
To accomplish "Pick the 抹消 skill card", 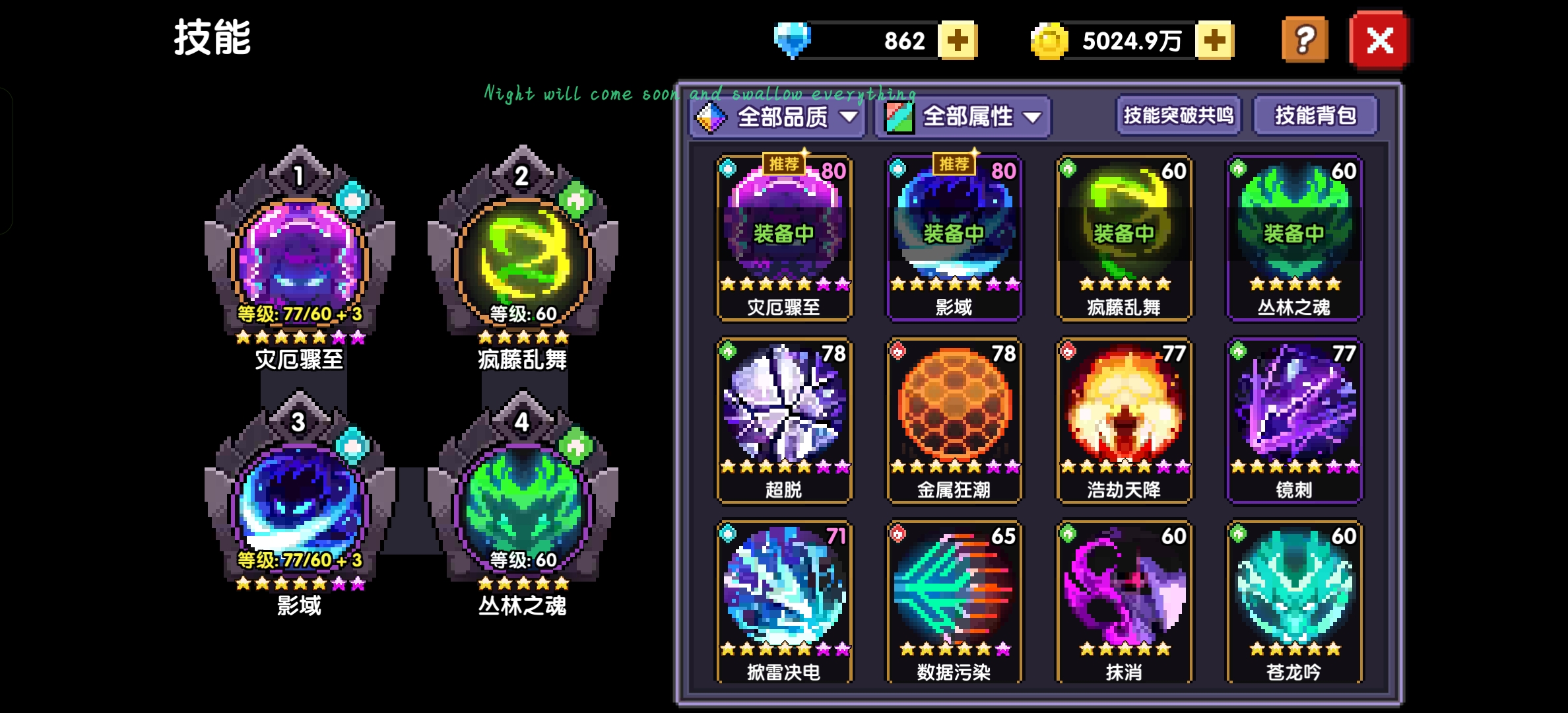I will pos(1124,602).
